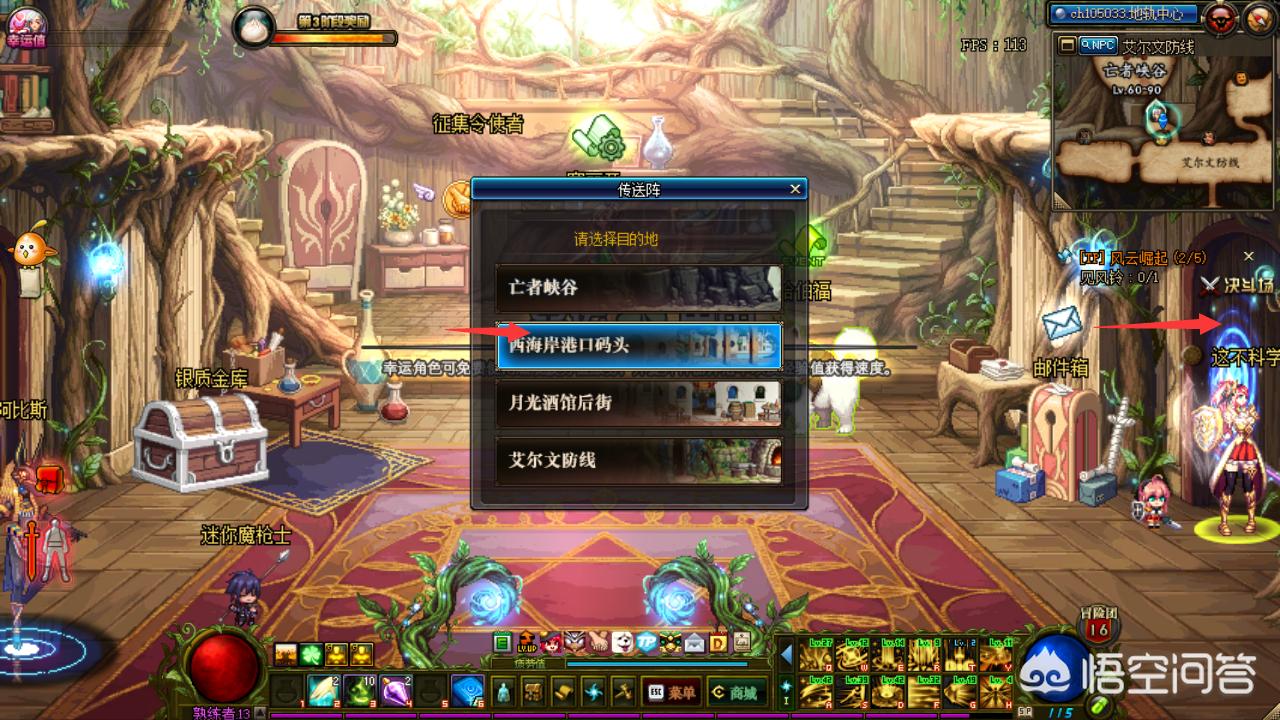Select 西海岸港口码头 in the teleport list
Screen dimensions: 1280x720
tap(638, 345)
